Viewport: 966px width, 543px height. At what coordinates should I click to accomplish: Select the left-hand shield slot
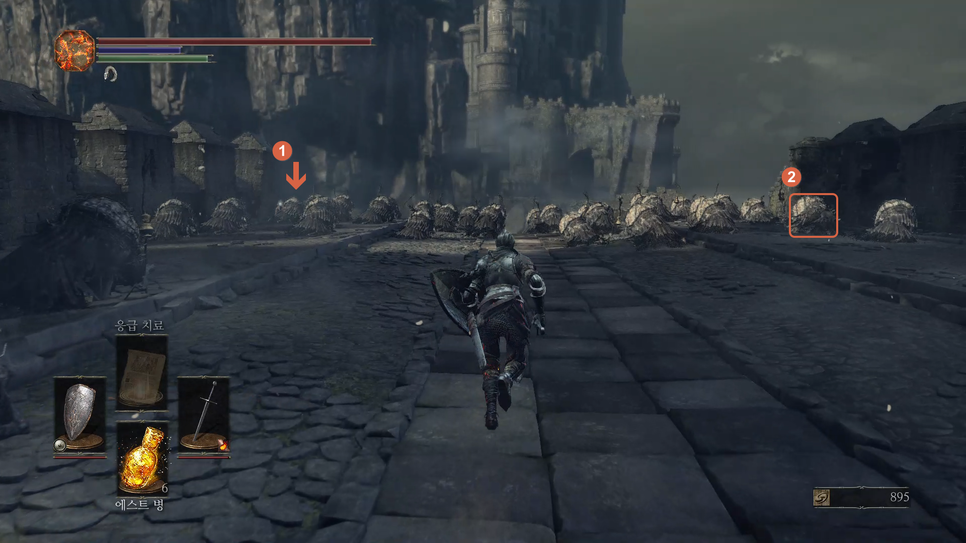tap(80, 415)
